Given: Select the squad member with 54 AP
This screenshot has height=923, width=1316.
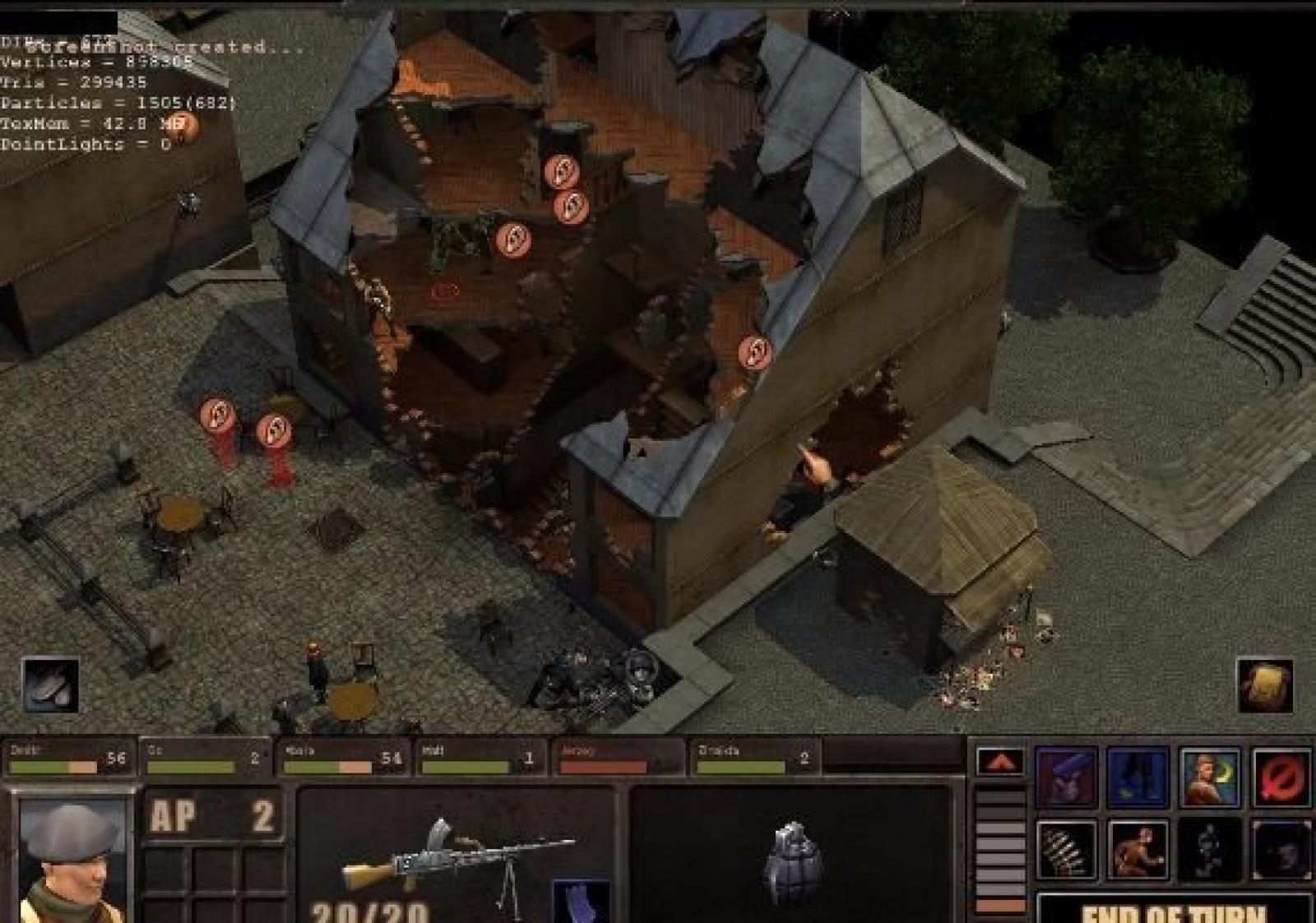Looking at the screenshot, I should 343,758.
